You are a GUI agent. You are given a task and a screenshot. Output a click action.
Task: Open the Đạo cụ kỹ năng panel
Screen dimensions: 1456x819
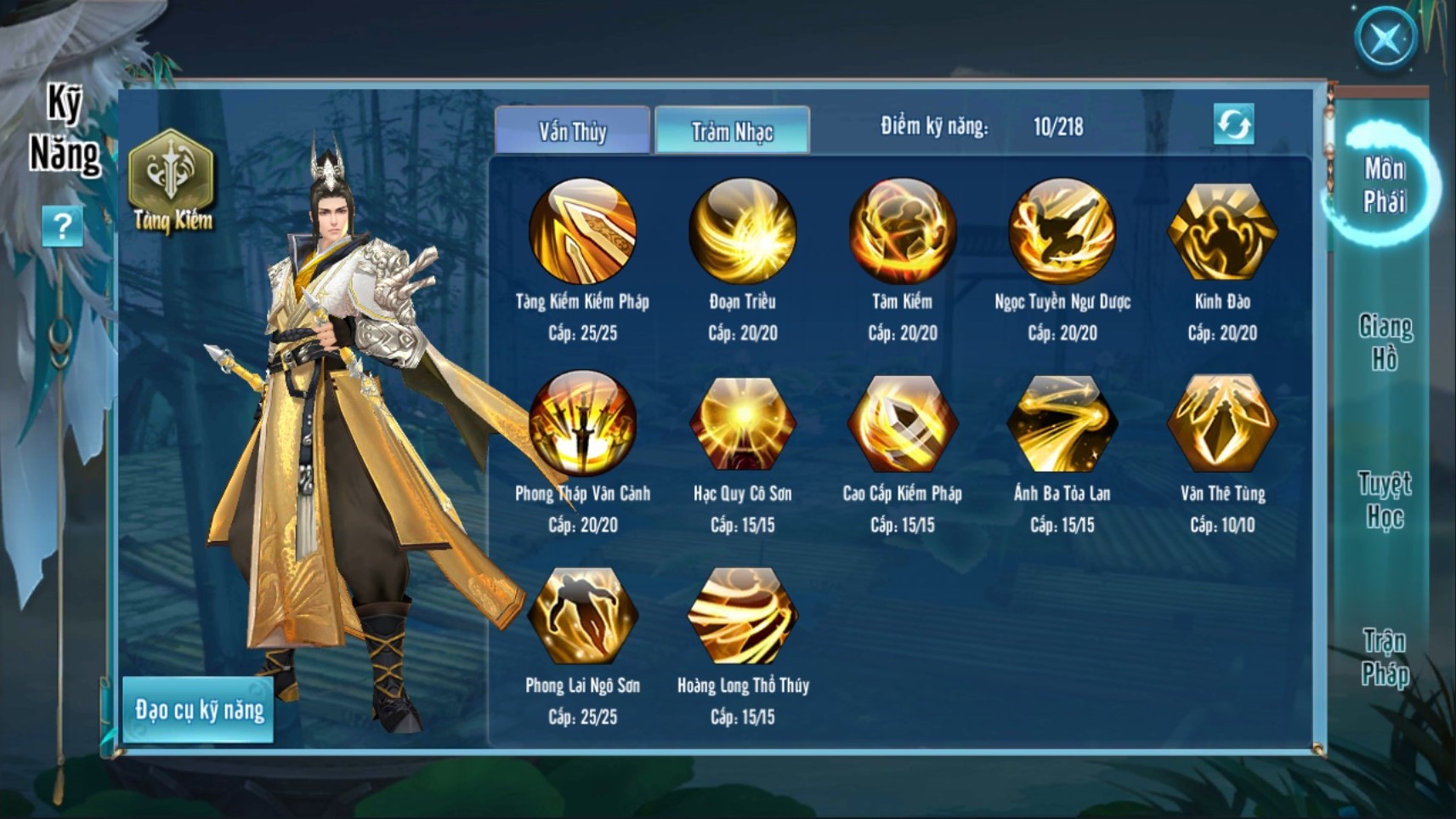click(x=199, y=710)
